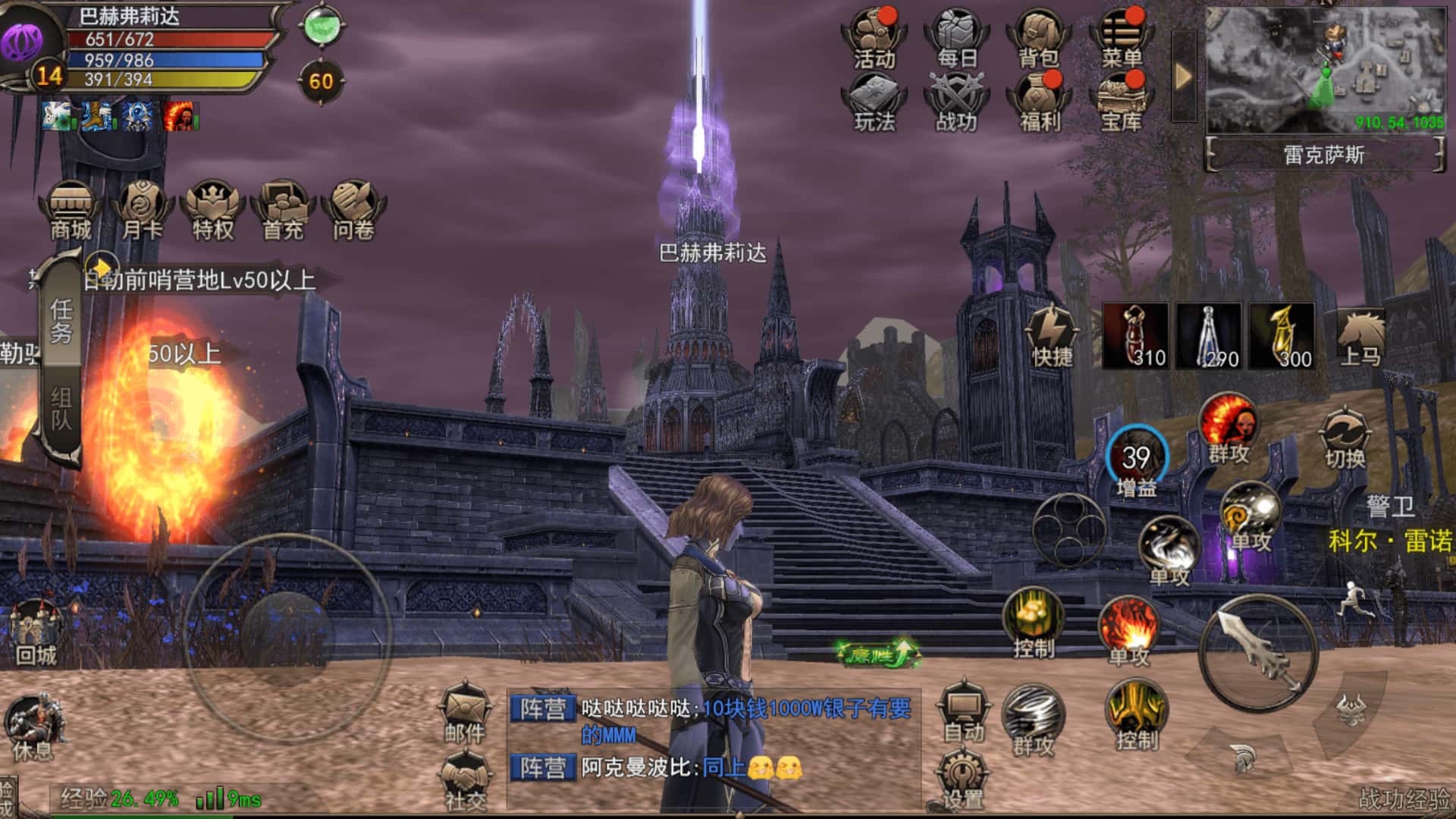Open the 活动 events menu
The width and height of the screenshot is (1456, 819).
pos(874,38)
